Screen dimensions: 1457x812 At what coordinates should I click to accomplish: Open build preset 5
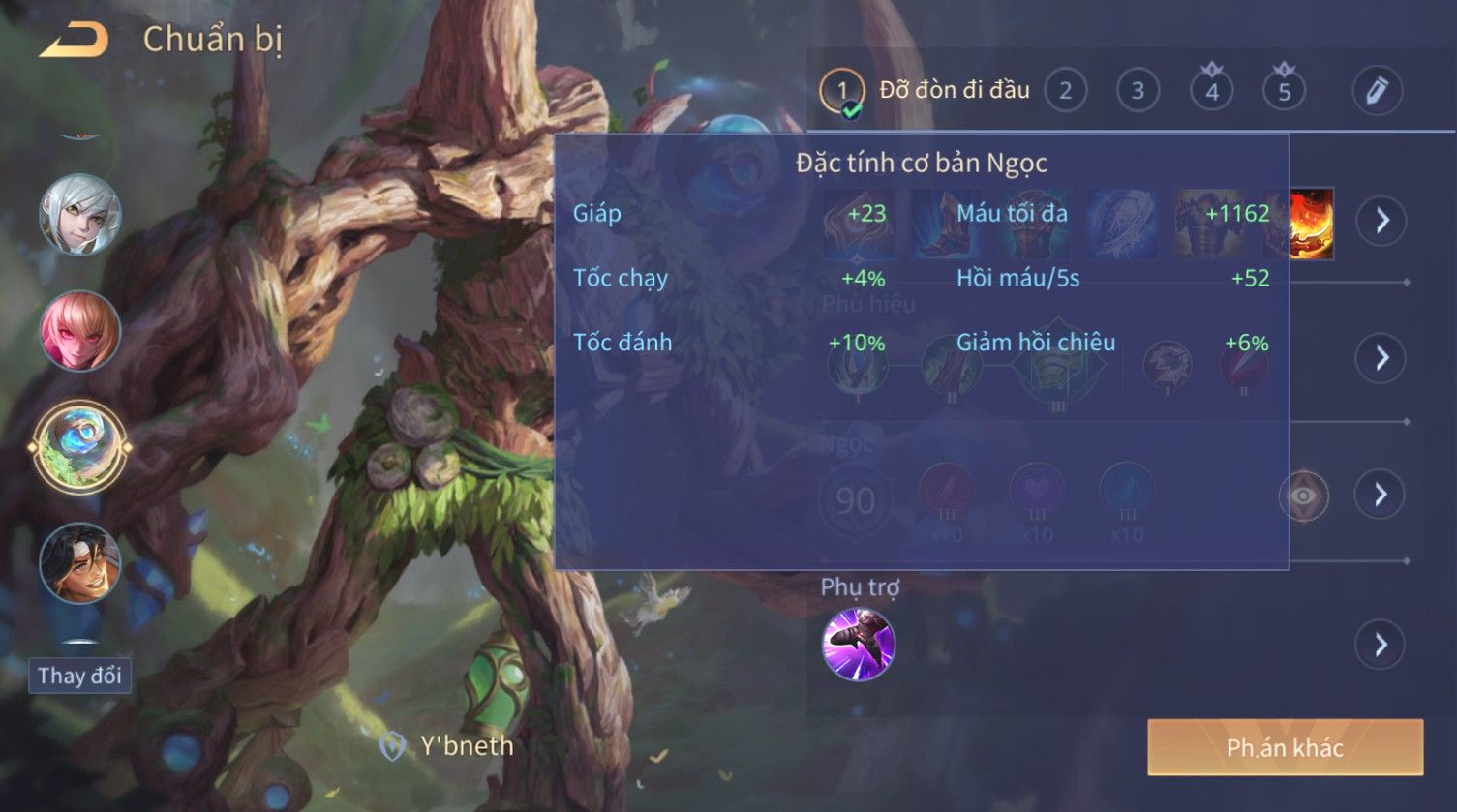coord(1284,91)
